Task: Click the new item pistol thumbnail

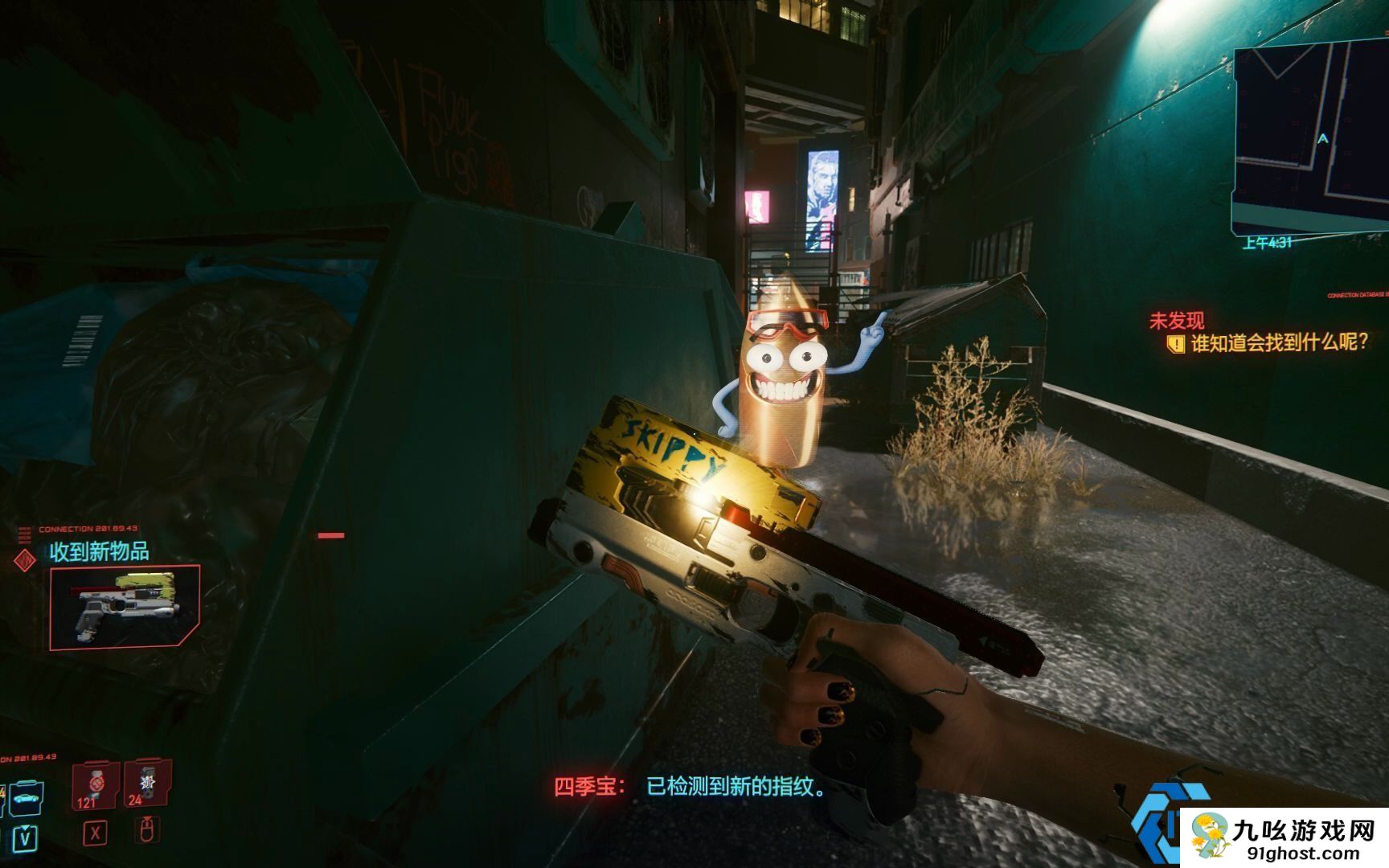Action: tap(125, 608)
